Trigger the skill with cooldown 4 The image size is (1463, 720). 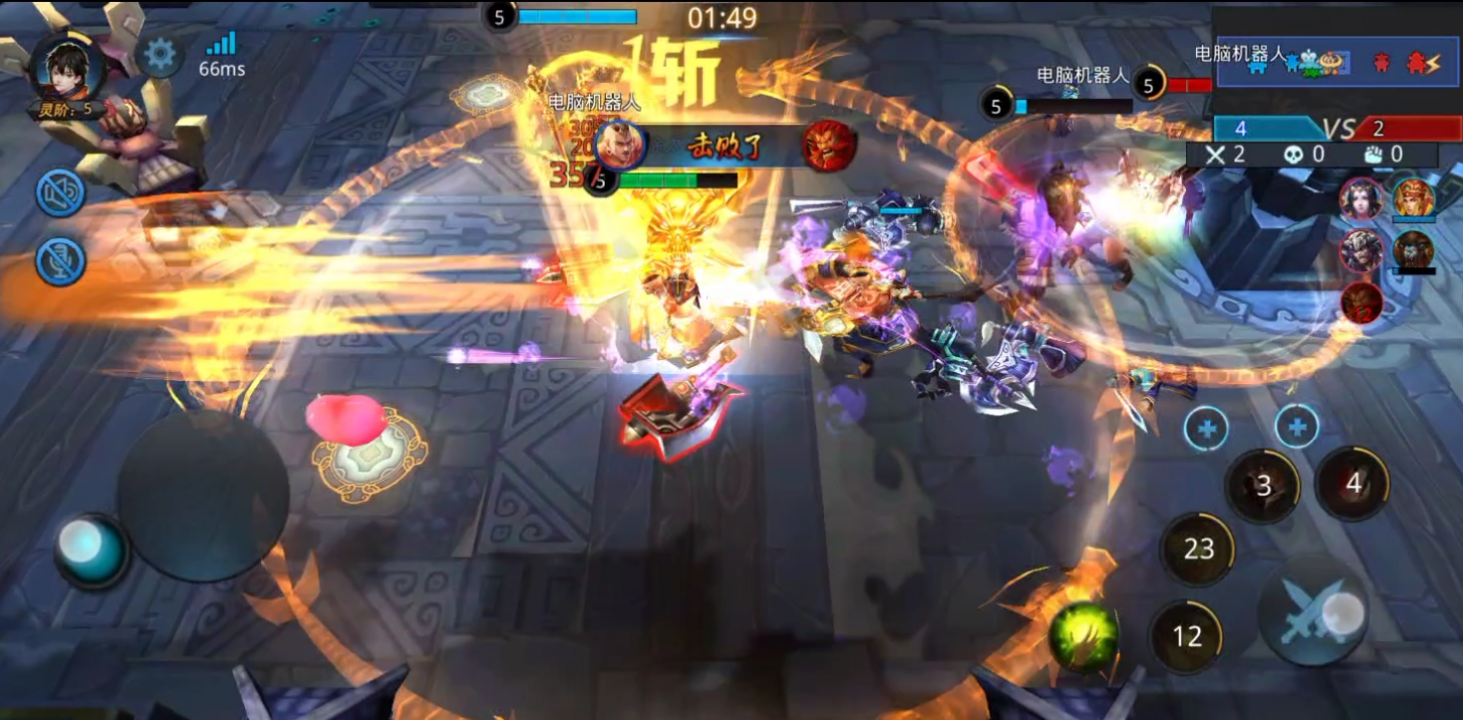pyautogui.click(x=1353, y=484)
